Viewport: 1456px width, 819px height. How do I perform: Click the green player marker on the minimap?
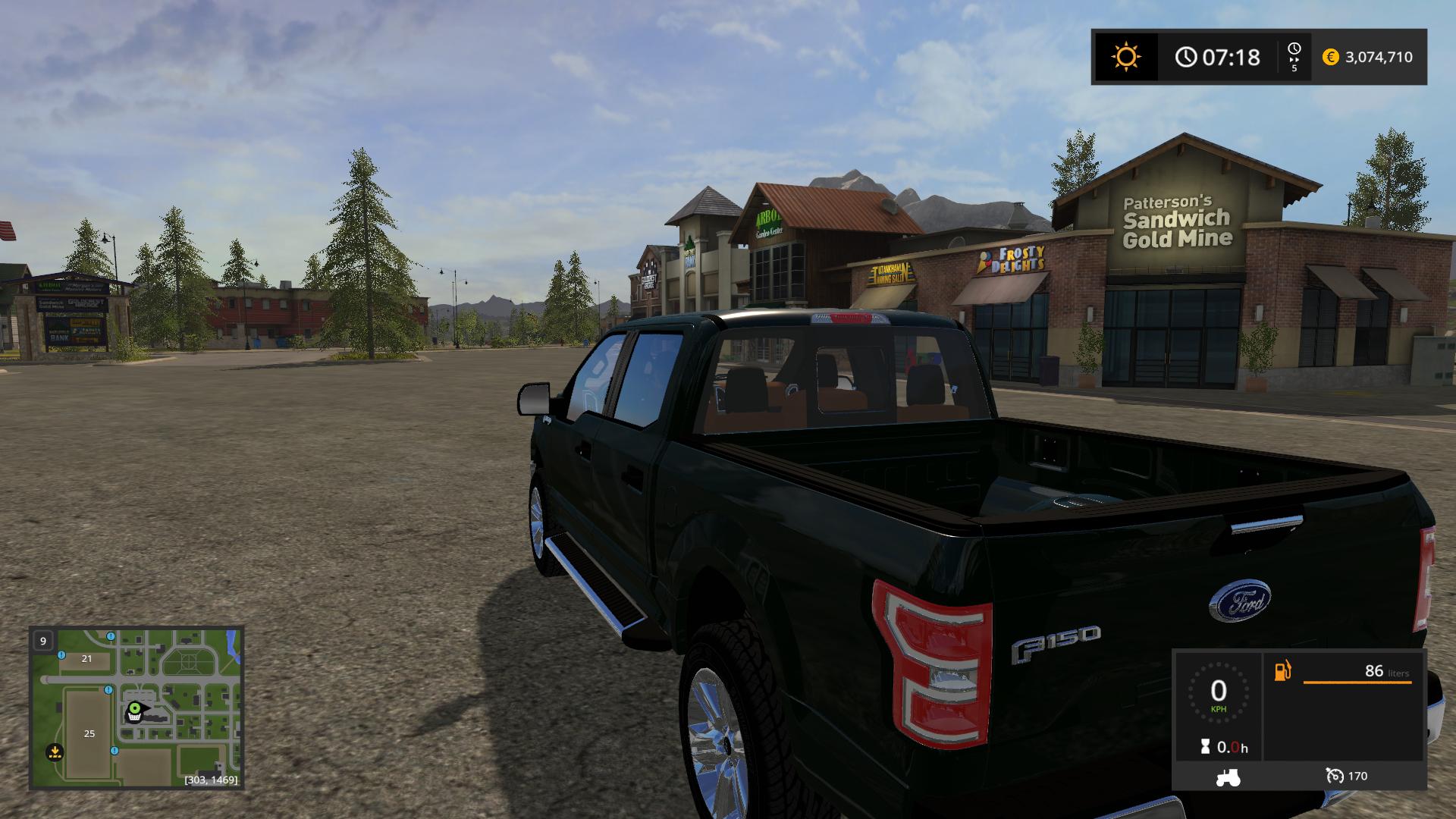click(135, 710)
